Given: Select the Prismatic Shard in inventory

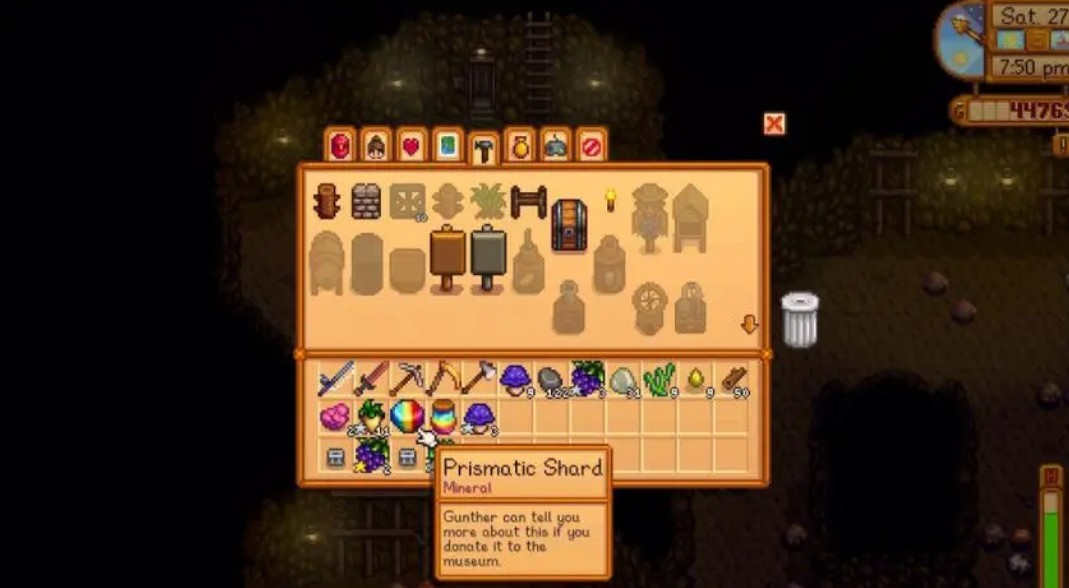Looking at the screenshot, I should pyautogui.click(x=407, y=415).
